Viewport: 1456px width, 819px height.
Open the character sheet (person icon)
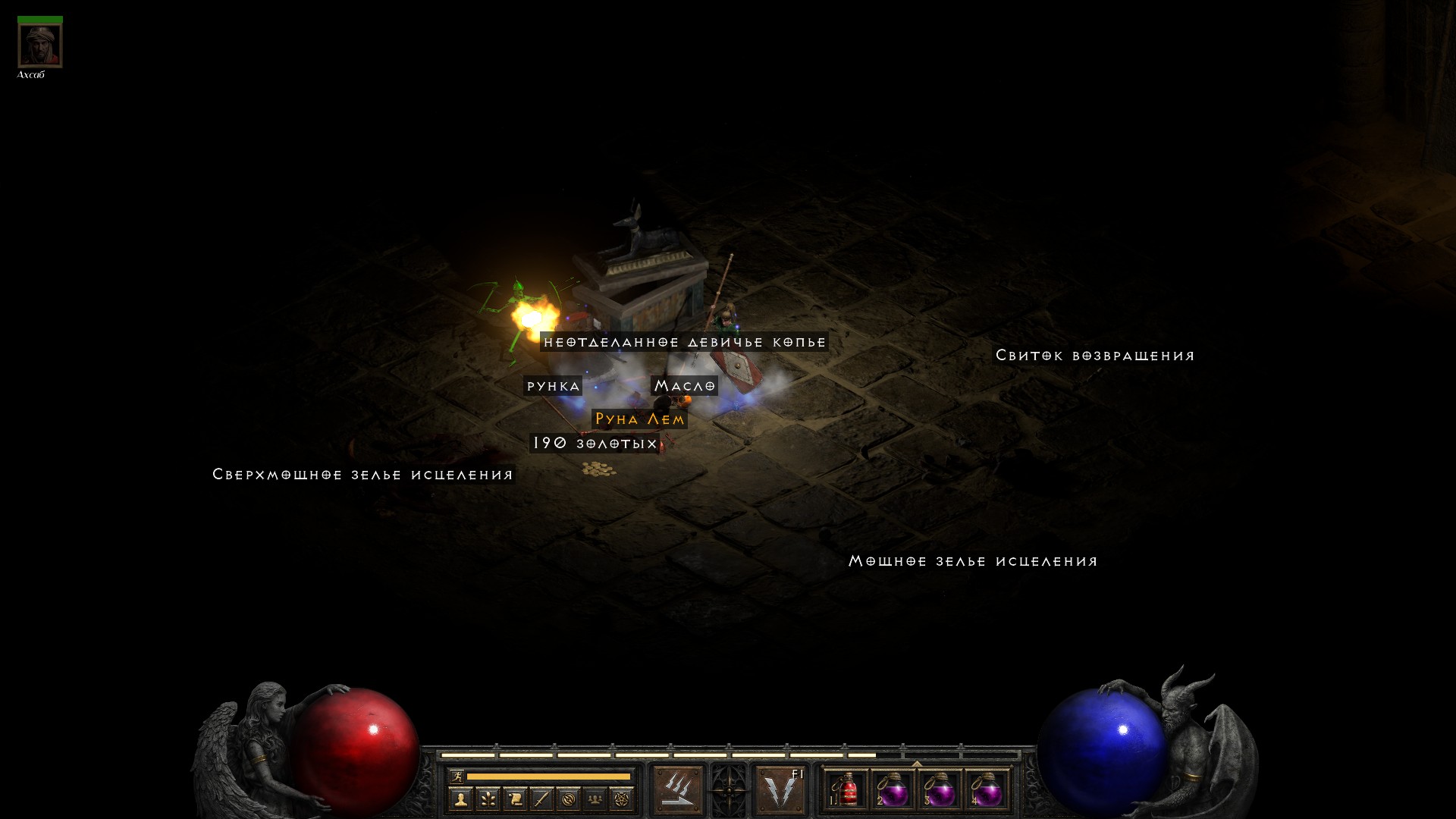461,799
